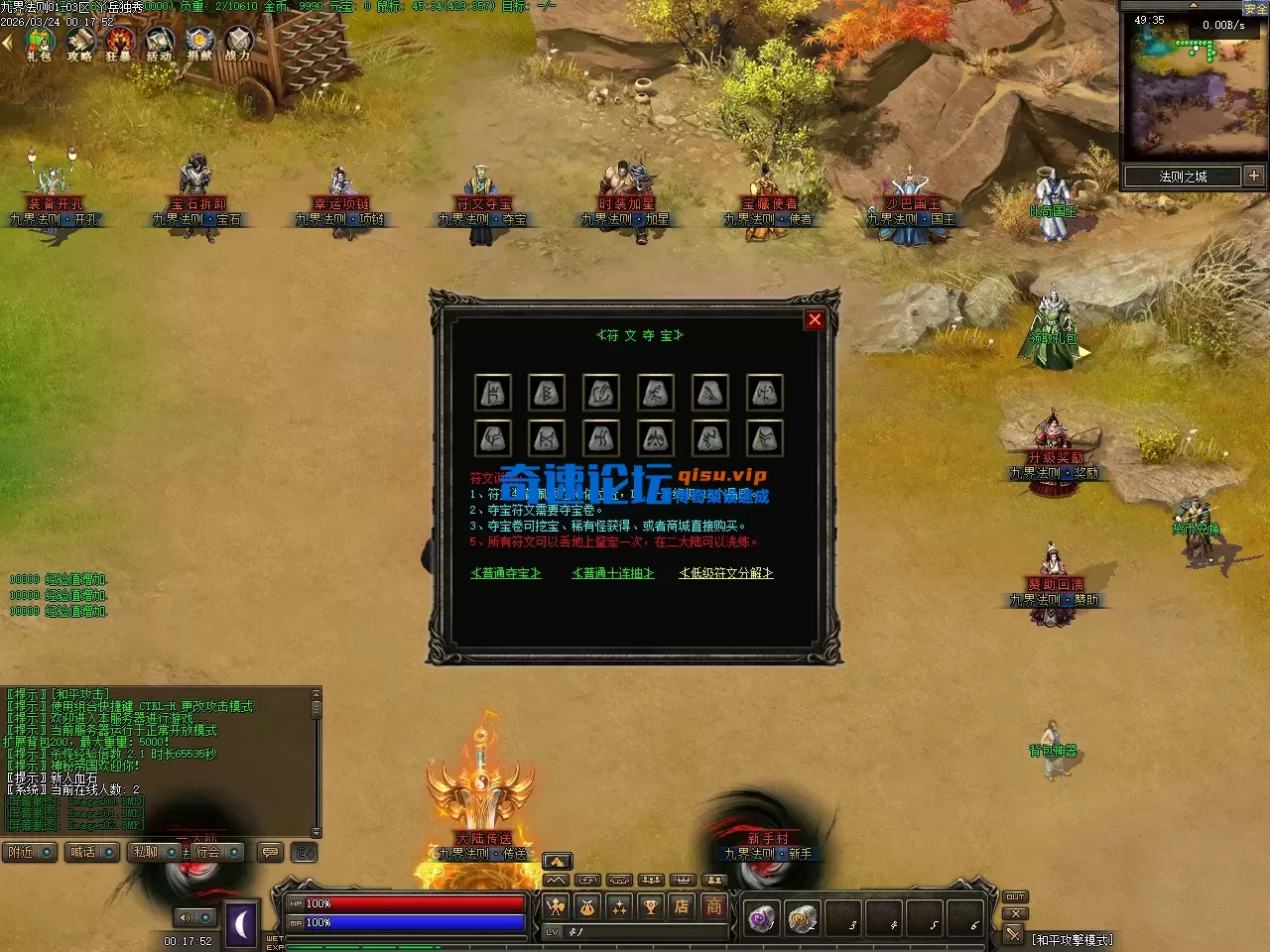The height and width of the screenshot is (952, 1270).
Task: Activate the 狂暴 rage icon
Action: pos(119,43)
